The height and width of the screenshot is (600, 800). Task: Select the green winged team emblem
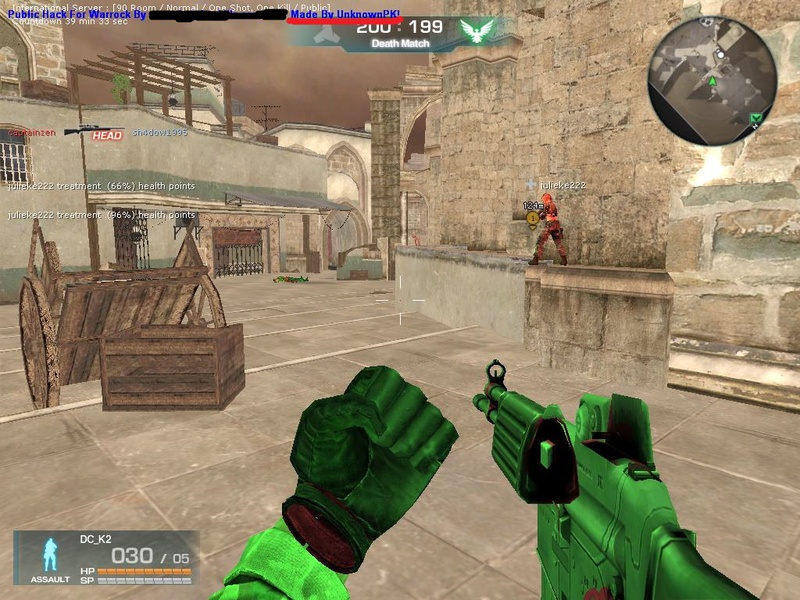[478, 32]
